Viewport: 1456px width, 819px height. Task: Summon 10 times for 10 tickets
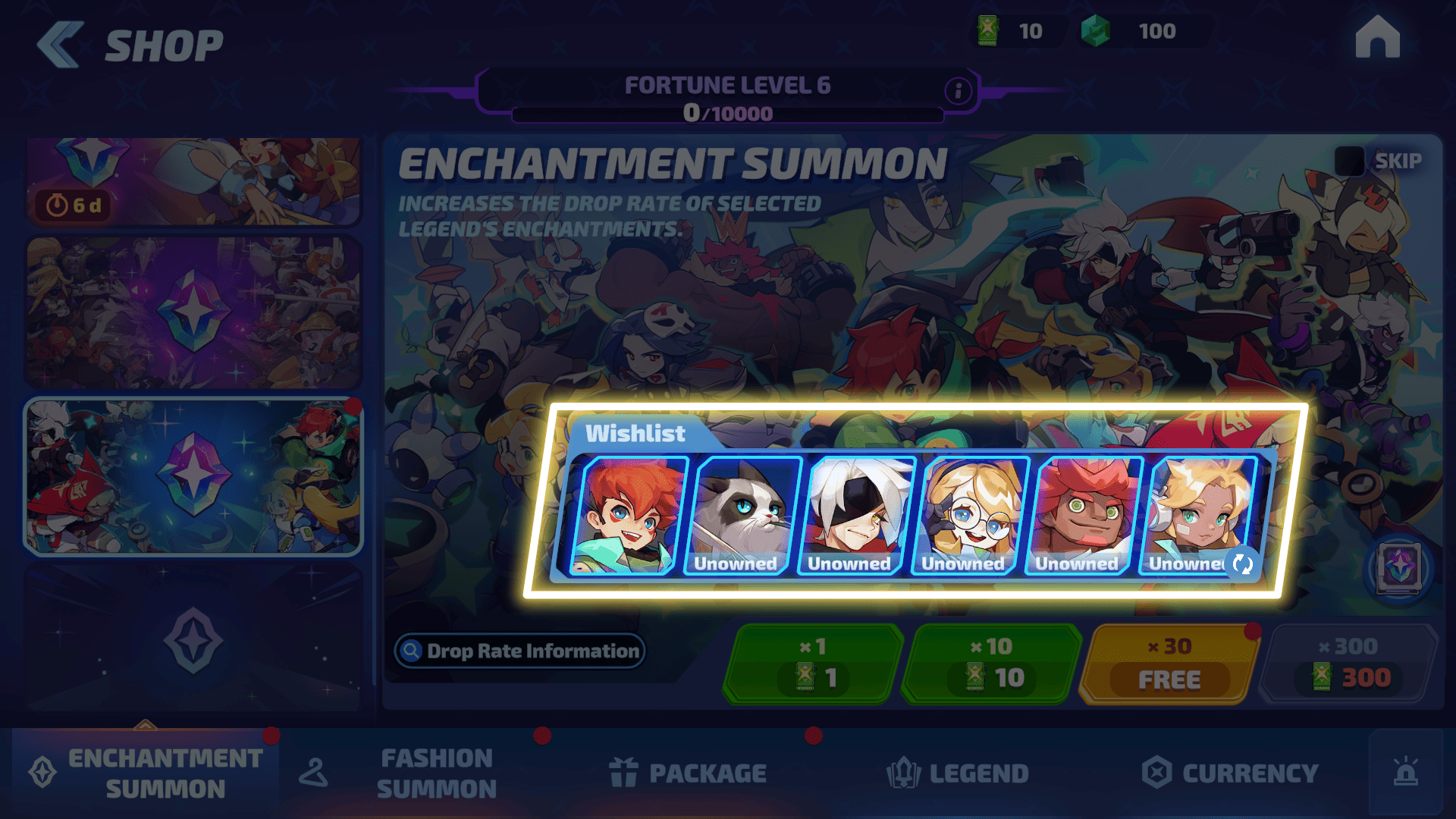(x=991, y=664)
